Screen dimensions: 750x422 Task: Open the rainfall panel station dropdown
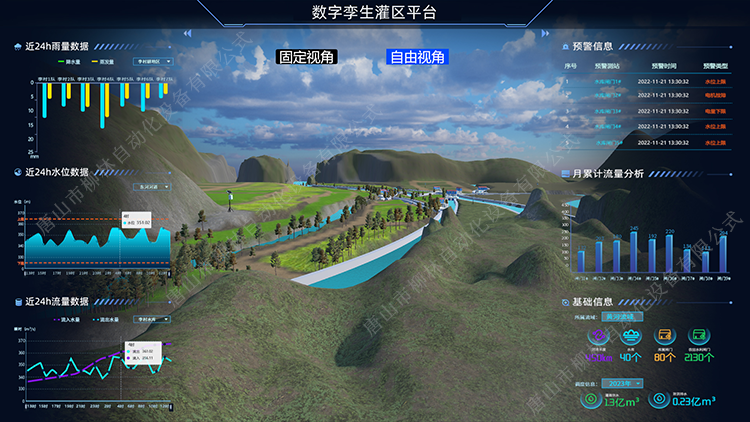[152, 61]
